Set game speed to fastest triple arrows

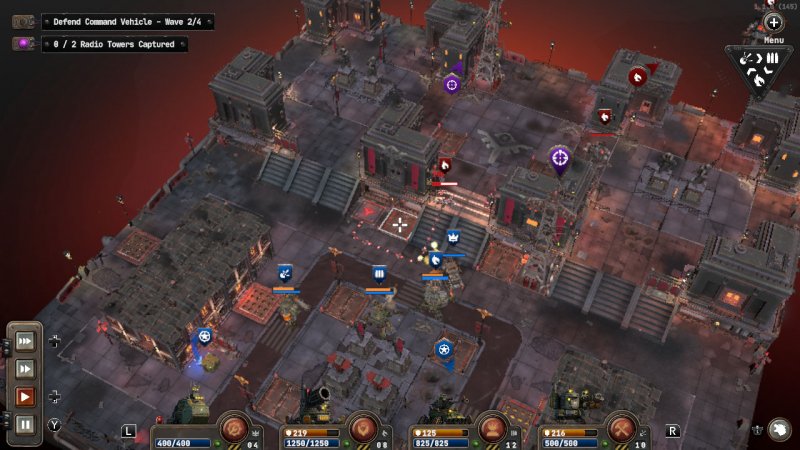tap(25, 341)
